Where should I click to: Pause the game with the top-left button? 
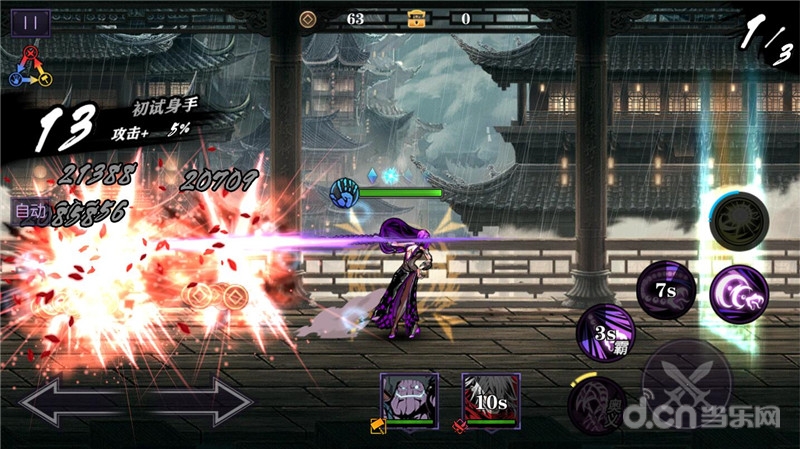[x=30, y=22]
